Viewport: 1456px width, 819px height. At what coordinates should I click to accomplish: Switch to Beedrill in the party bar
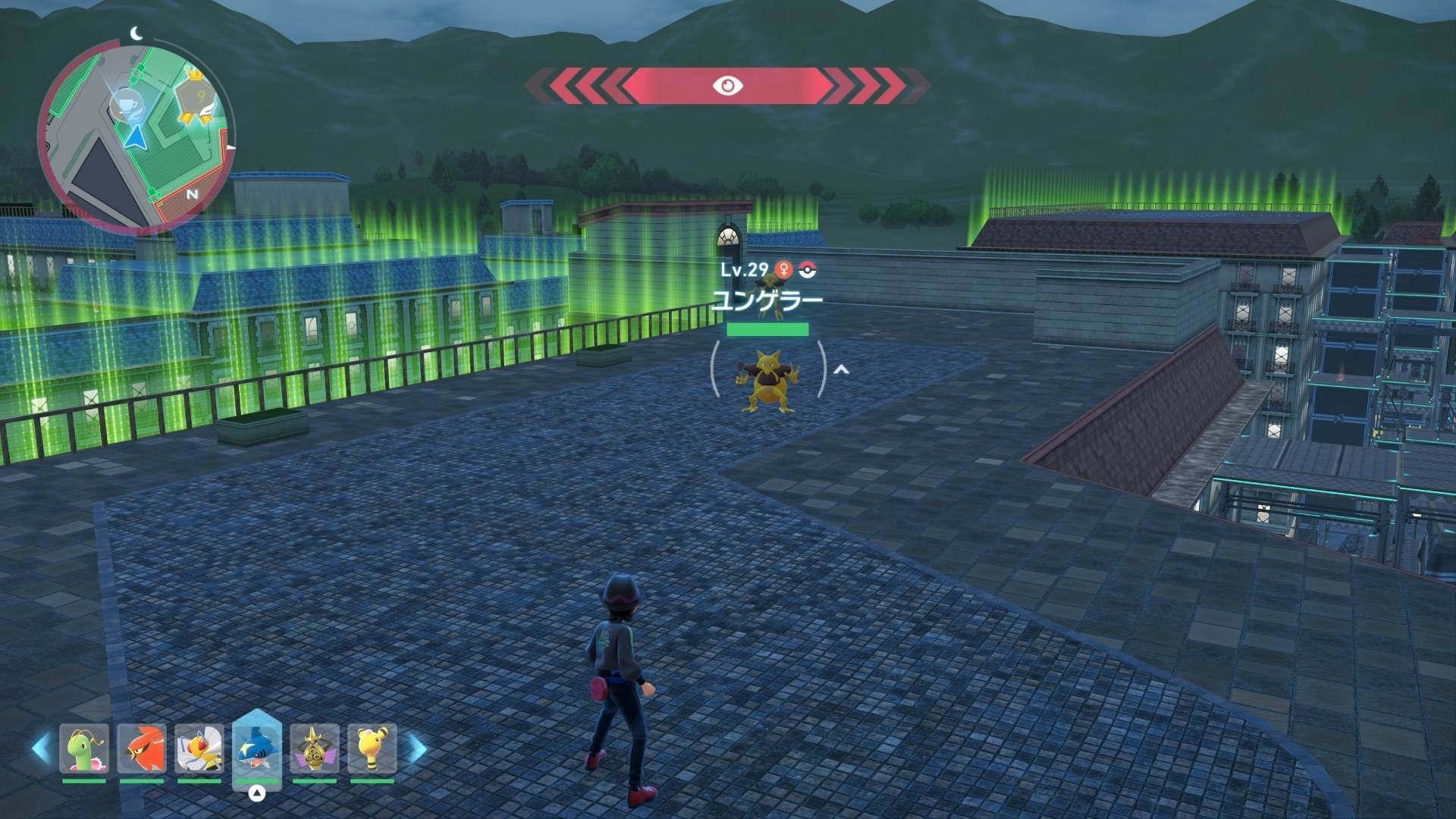click(199, 749)
